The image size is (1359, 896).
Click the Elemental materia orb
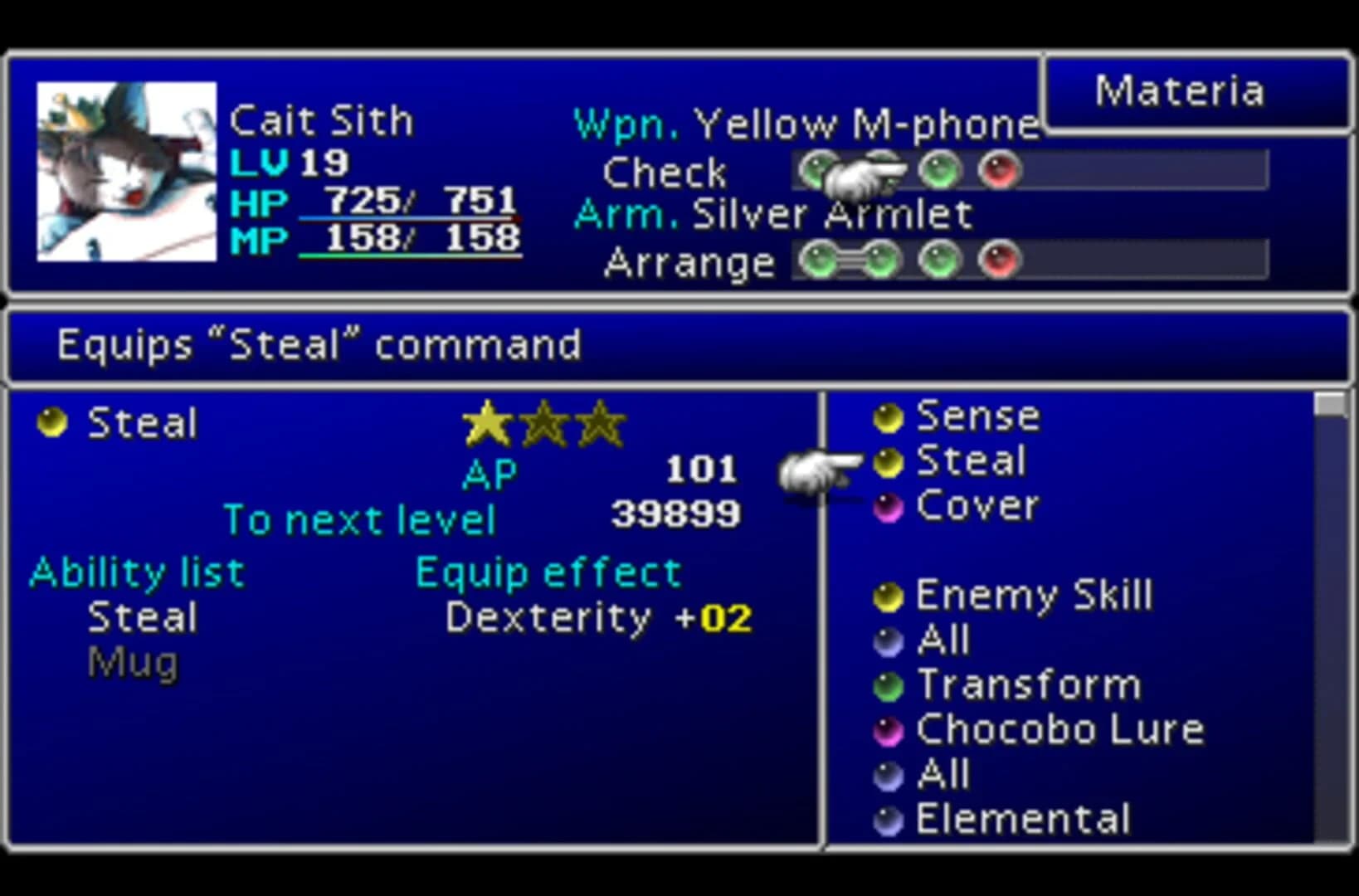pyautogui.click(x=889, y=818)
